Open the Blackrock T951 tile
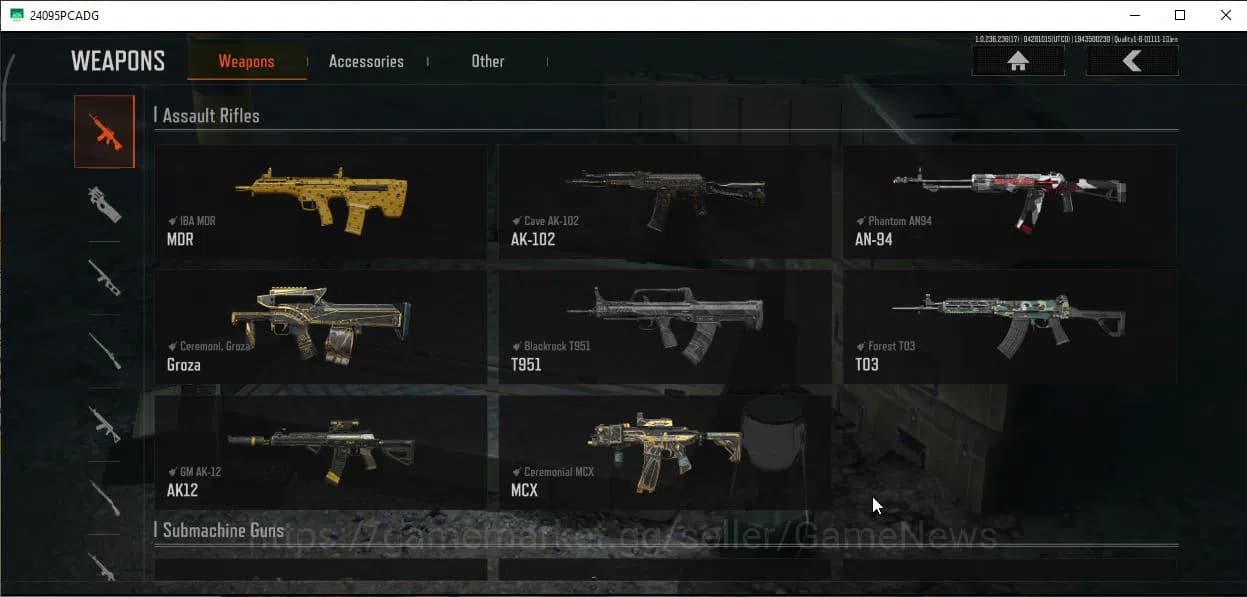 [664, 327]
